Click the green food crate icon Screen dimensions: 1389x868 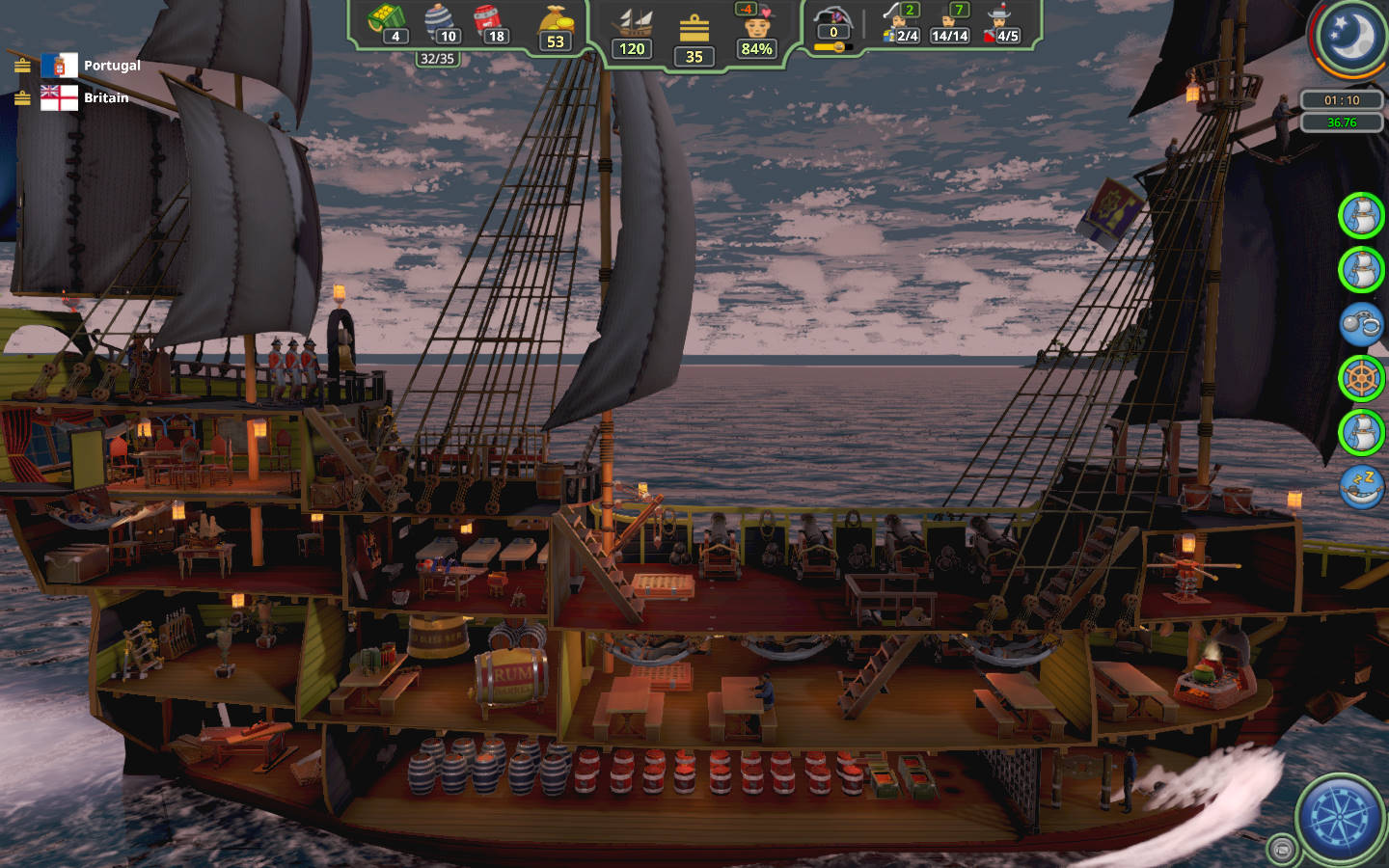pyautogui.click(x=386, y=17)
